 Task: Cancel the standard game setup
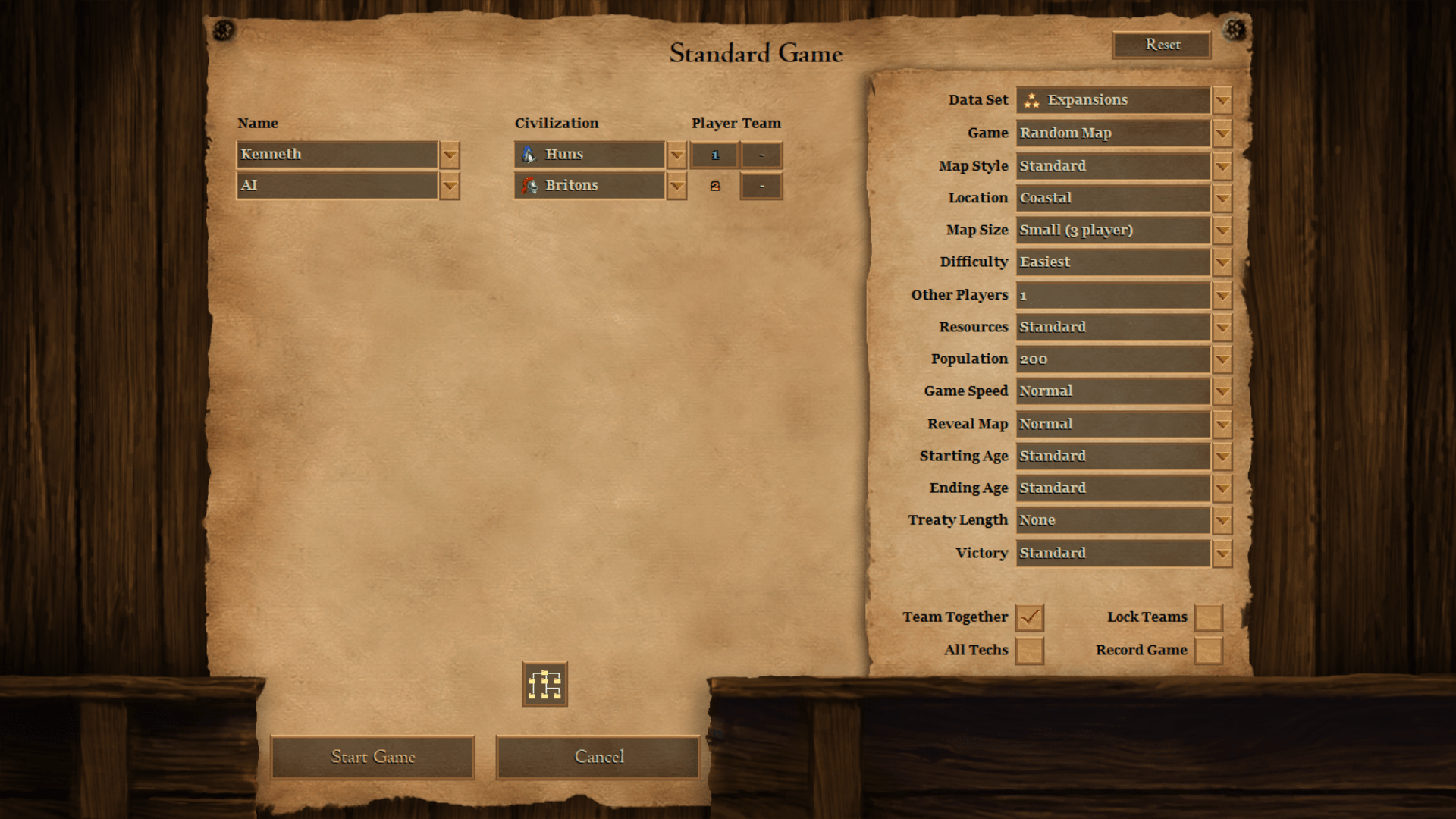[x=598, y=757]
